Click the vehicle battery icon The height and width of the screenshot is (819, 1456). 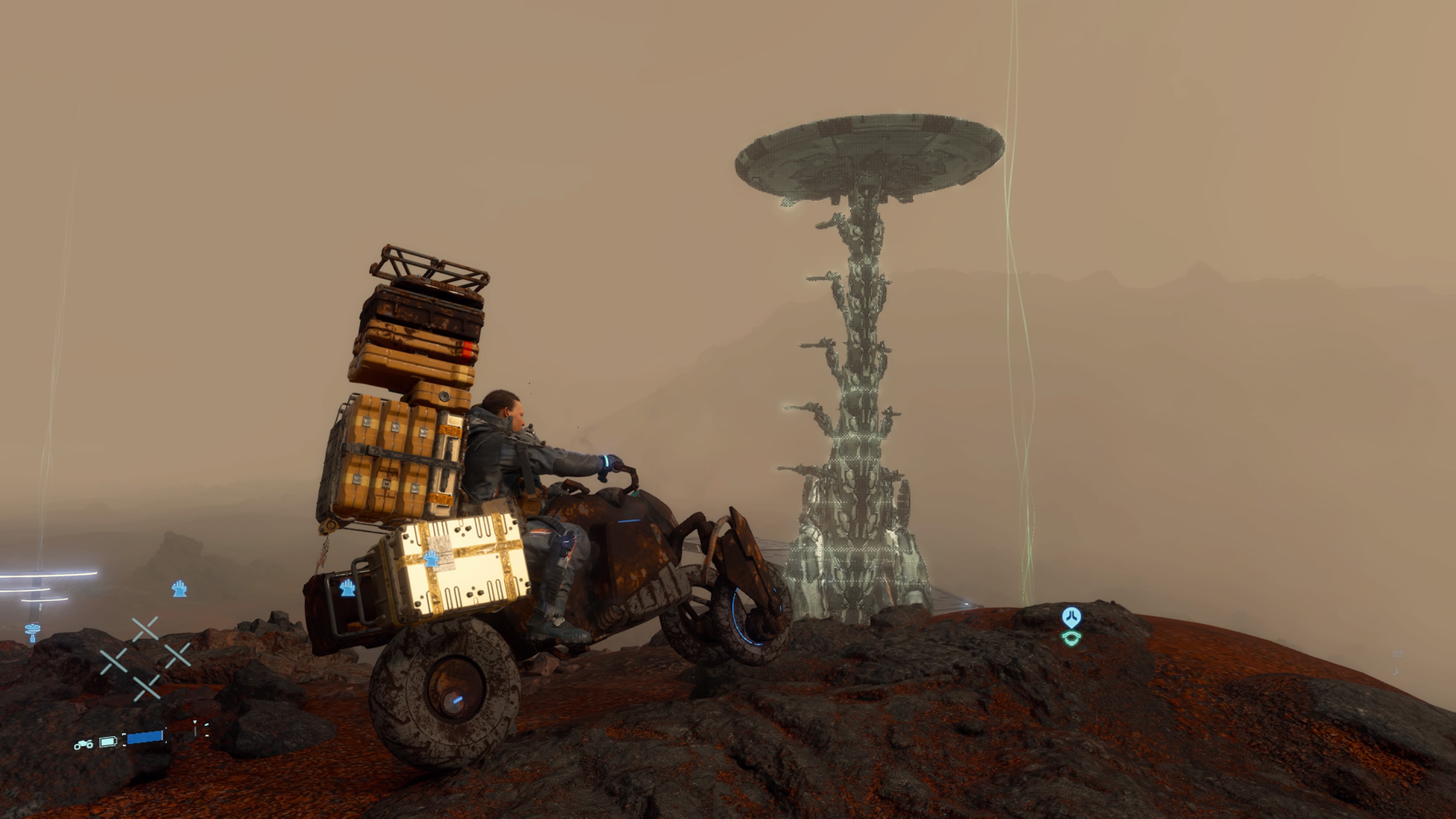click(x=108, y=742)
